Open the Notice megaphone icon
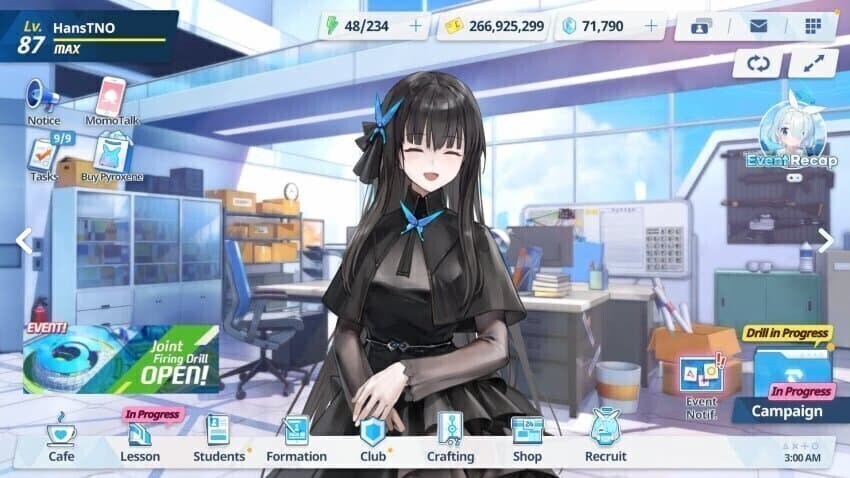850x478 pixels. (42, 100)
